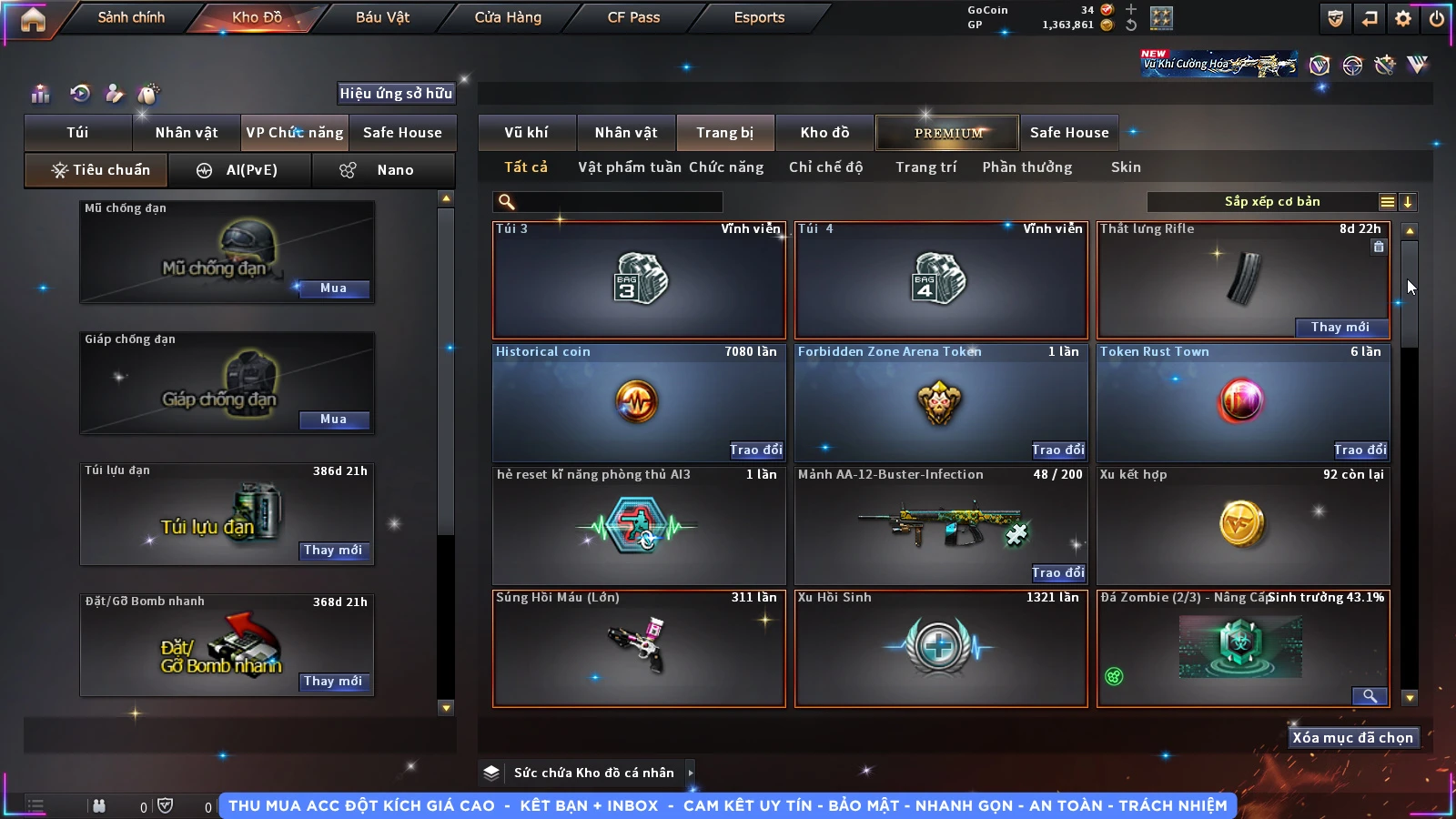Click Xóa mục đã chọn button
Screen dimensions: 1456x819
(x=1352, y=738)
